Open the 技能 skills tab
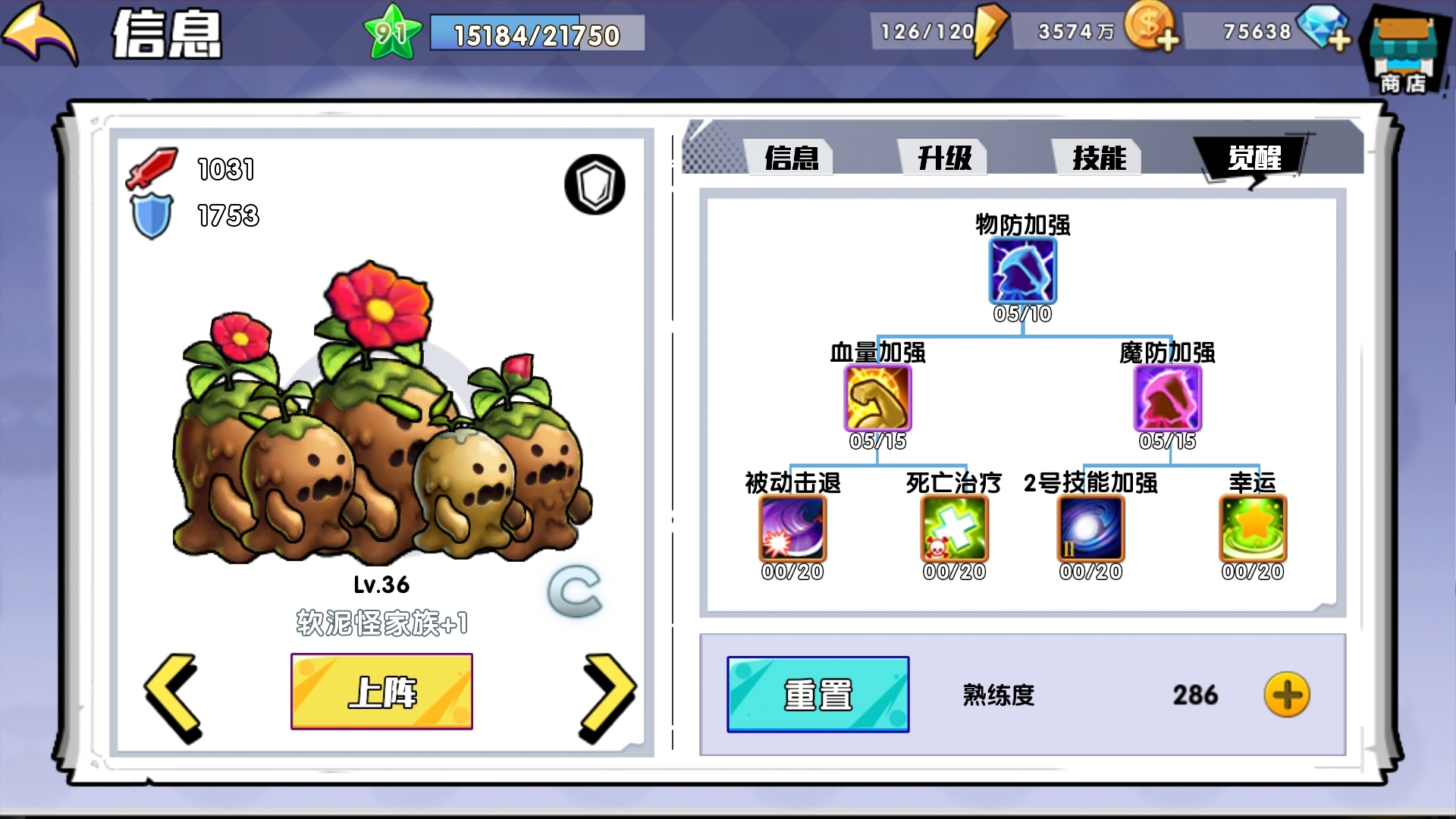Image resolution: width=1456 pixels, height=819 pixels. (1098, 157)
